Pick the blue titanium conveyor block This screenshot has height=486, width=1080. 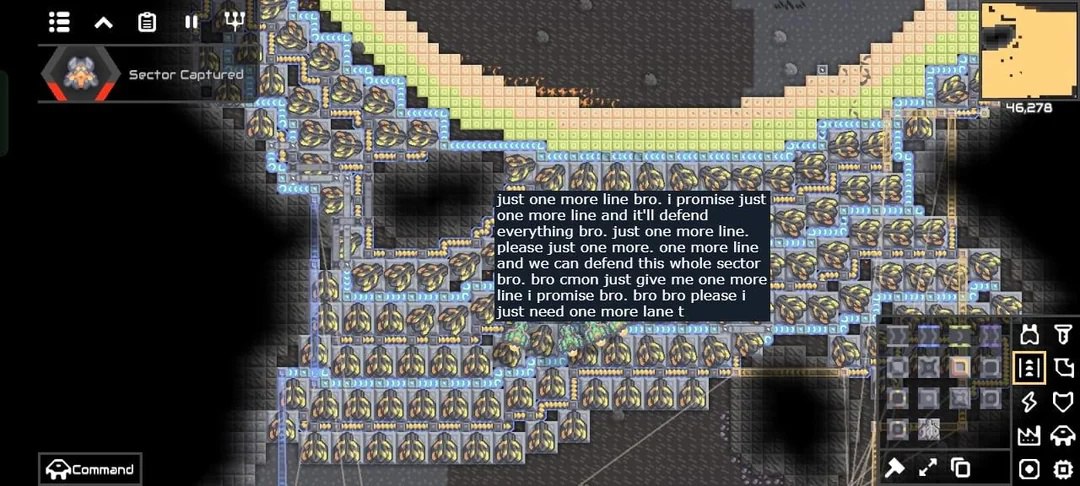click(x=928, y=336)
